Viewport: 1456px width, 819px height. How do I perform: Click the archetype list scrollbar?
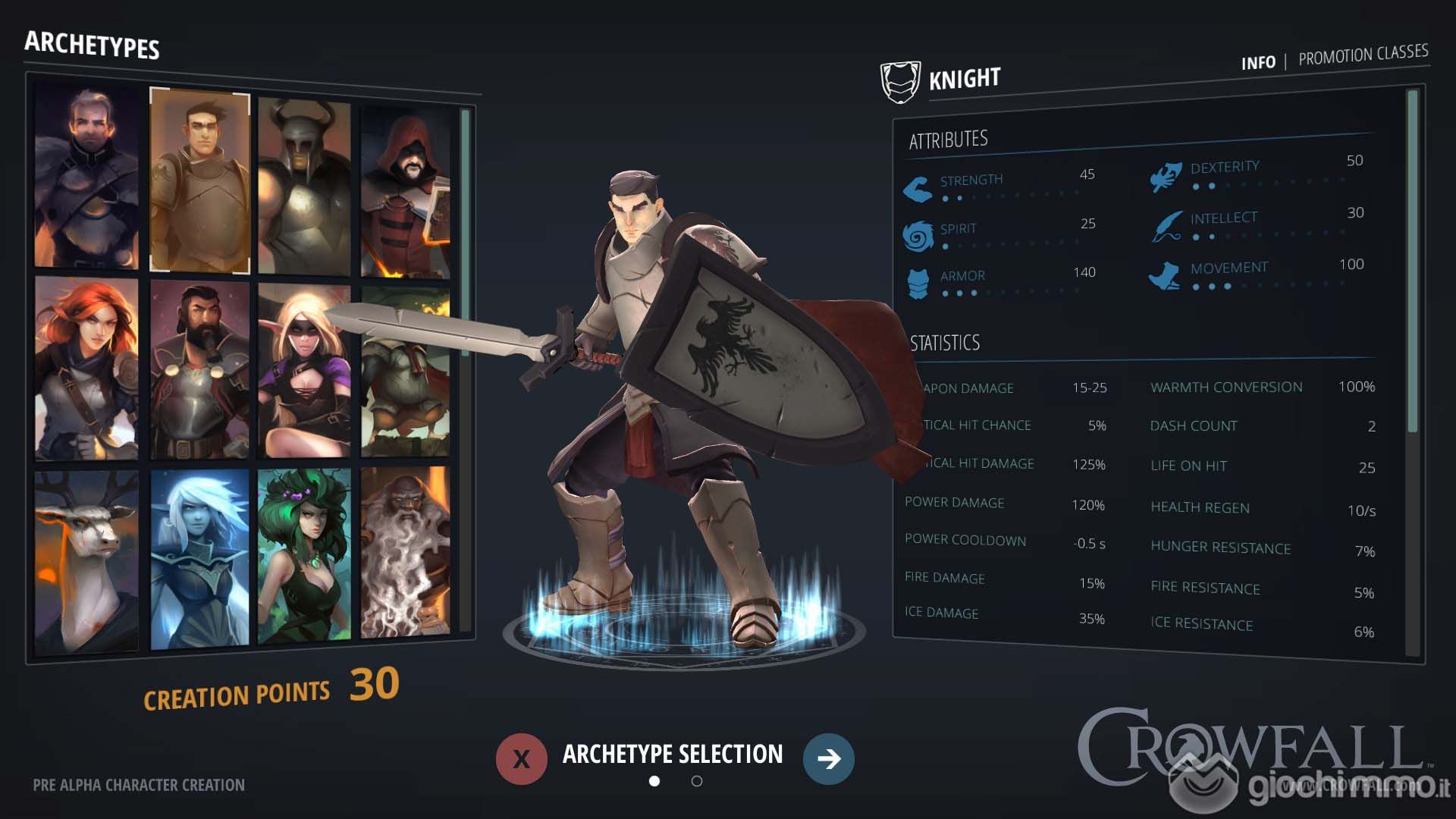(465, 227)
